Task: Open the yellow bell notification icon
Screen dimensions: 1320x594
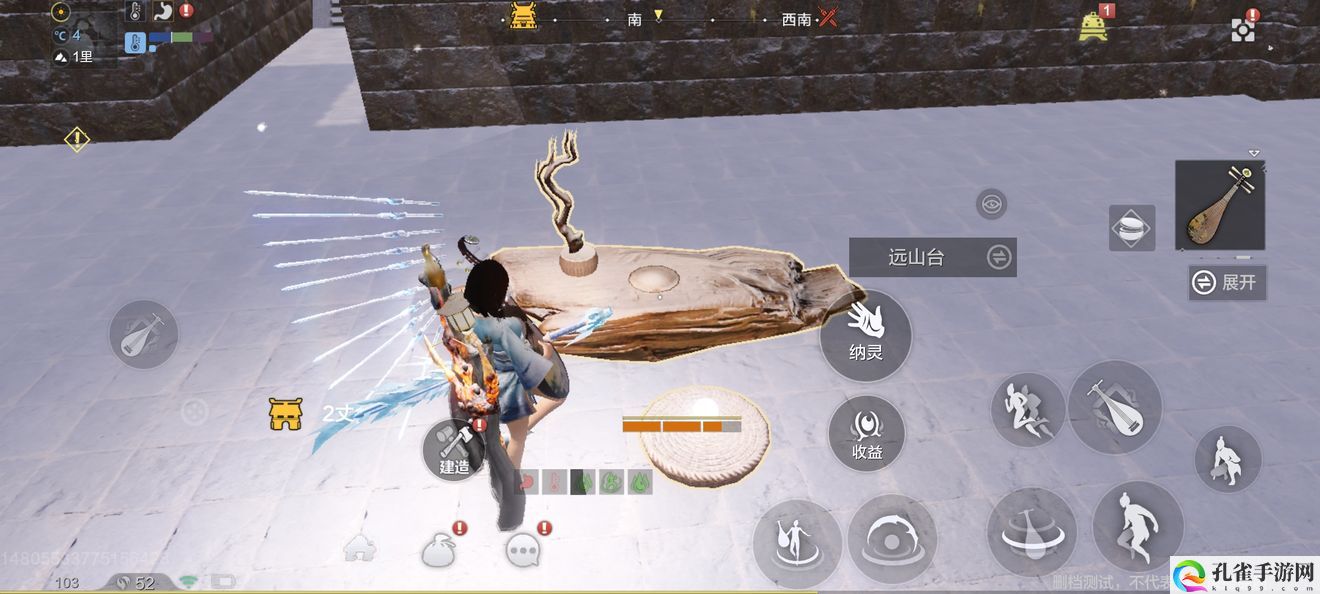Action: (1093, 27)
